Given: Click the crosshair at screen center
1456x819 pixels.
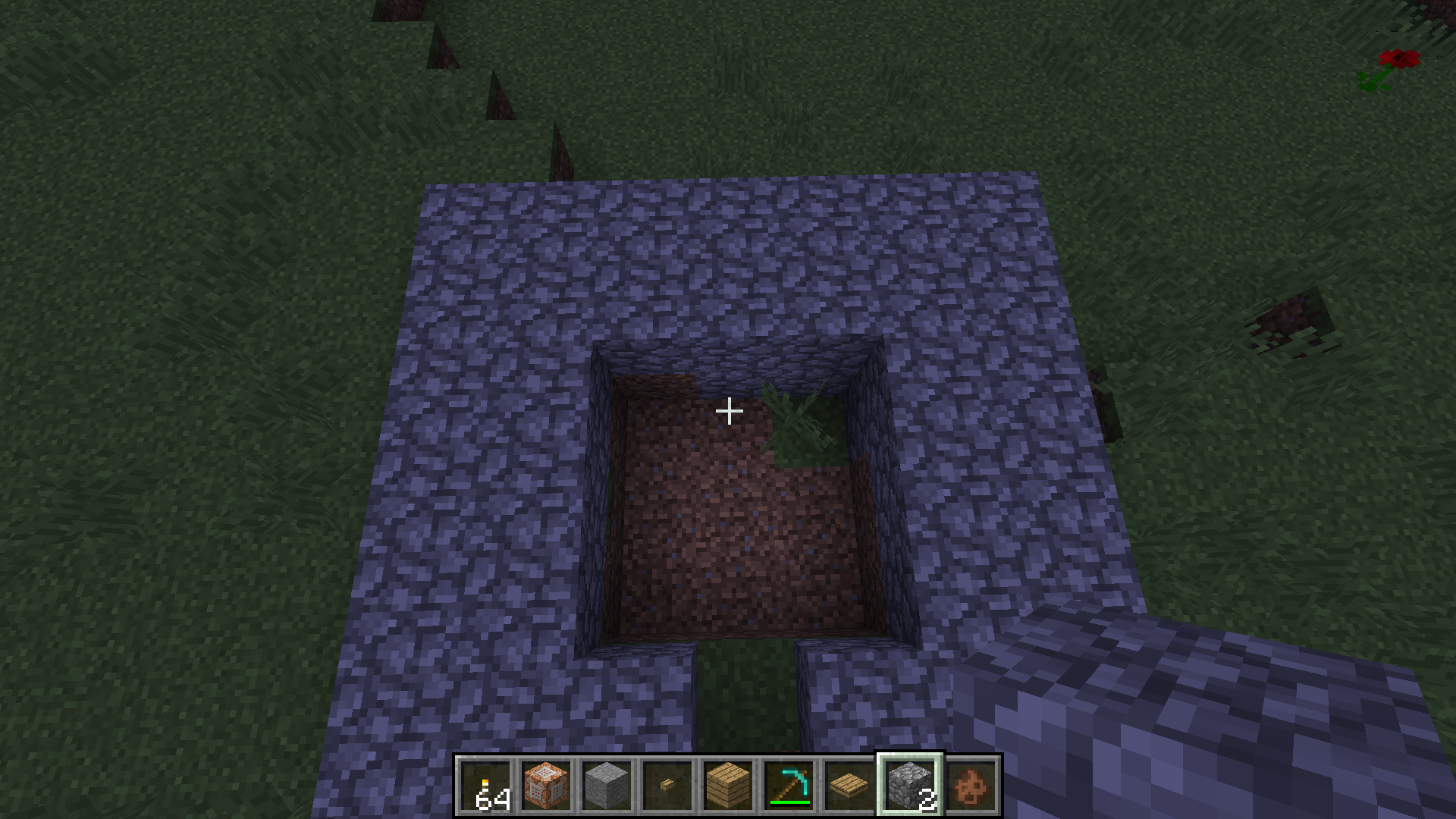Looking at the screenshot, I should (x=730, y=410).
